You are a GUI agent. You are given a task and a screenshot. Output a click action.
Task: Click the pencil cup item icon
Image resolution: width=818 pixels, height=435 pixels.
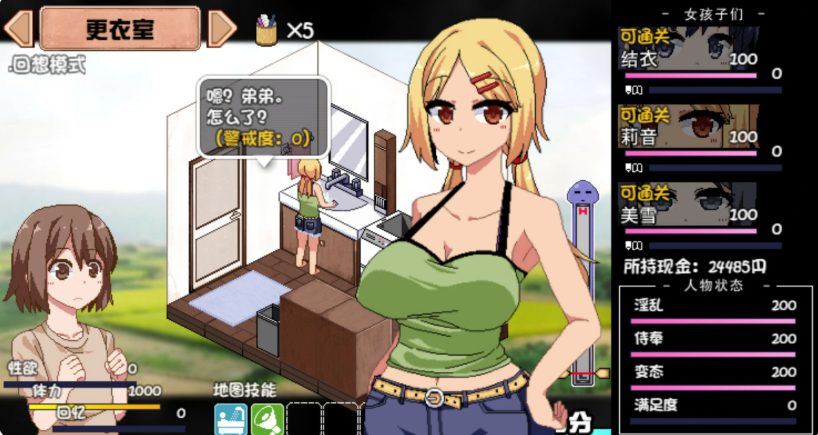pyautogui.click(x=266, y=29)
